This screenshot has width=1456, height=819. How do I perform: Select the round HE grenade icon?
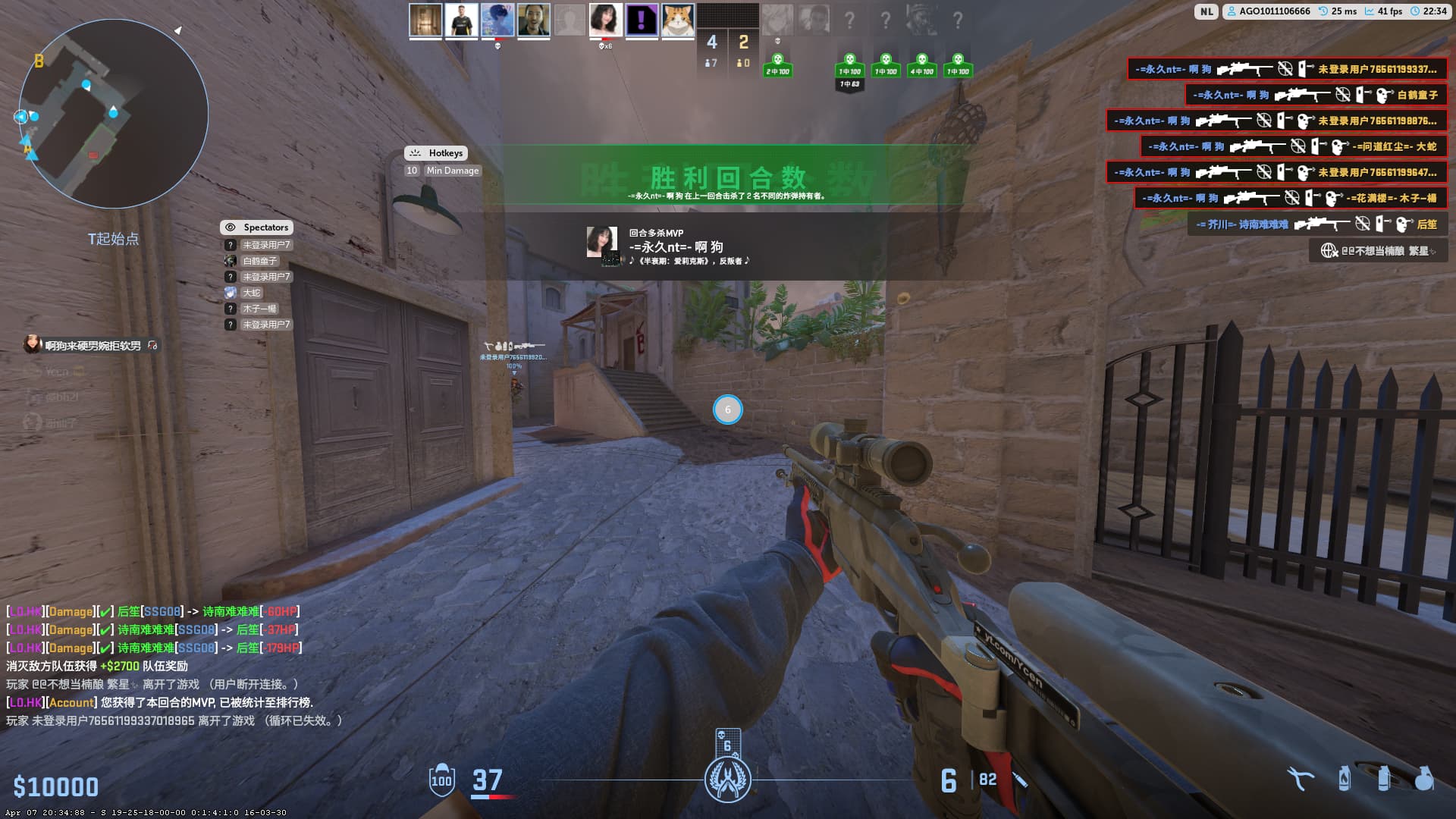click(1424, 779)
